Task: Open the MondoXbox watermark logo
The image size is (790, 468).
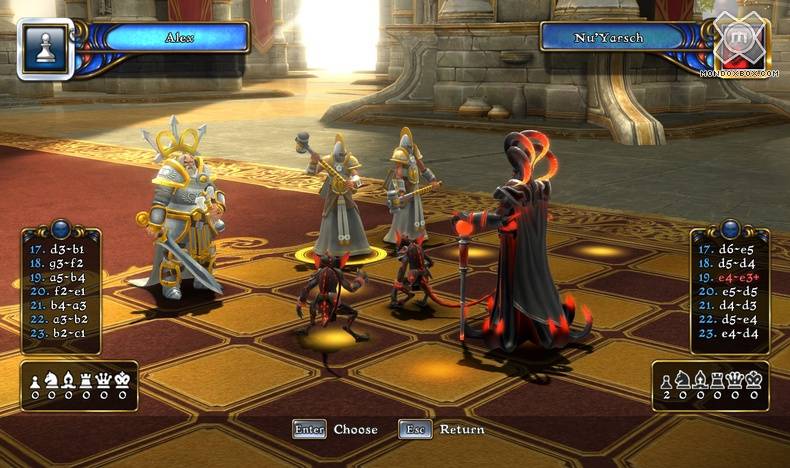Action: [739, 45]
